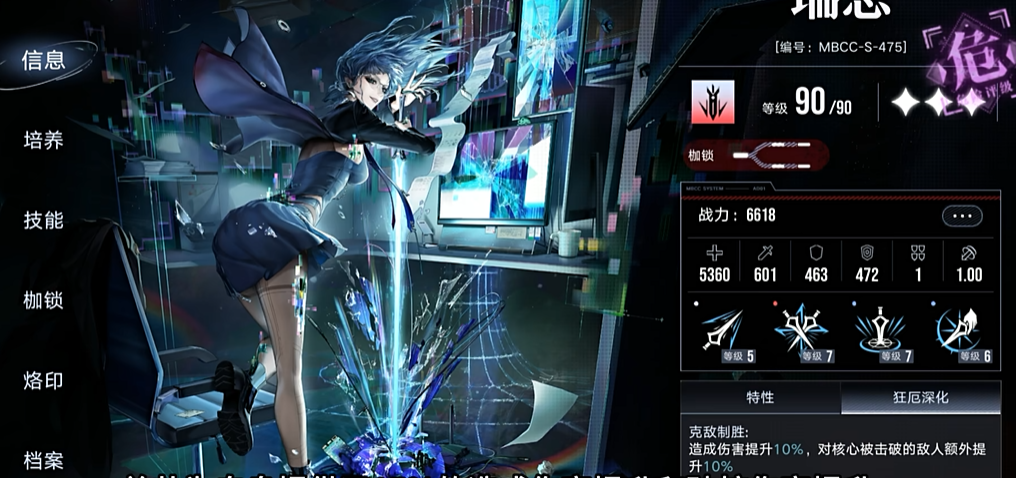The height and width of the screenshot is (478, 1016).
Task: Switch to the 特性 traits tab
Action: 760,397
